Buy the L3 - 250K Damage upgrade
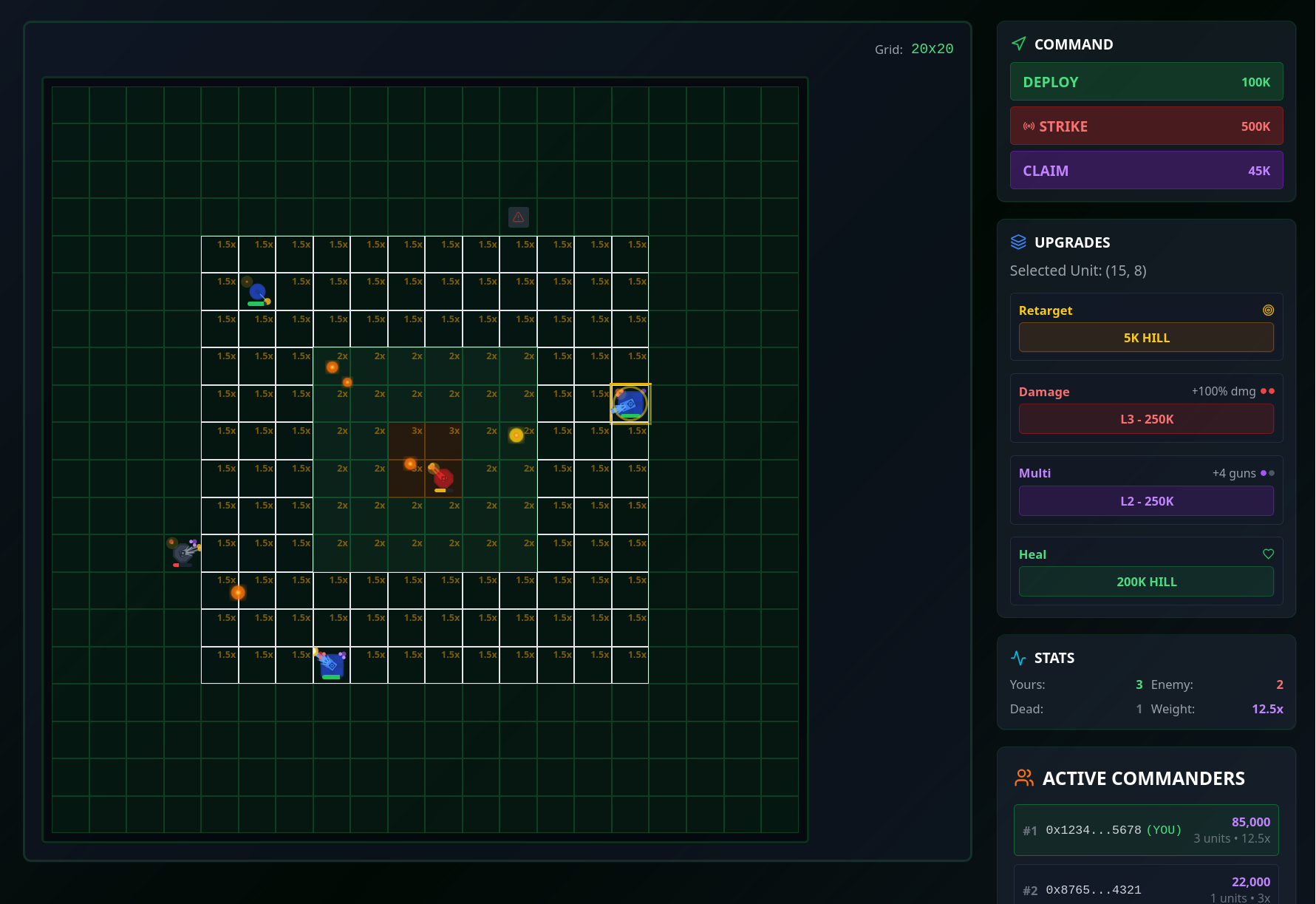1316x904 pixels. [1146, 419]
